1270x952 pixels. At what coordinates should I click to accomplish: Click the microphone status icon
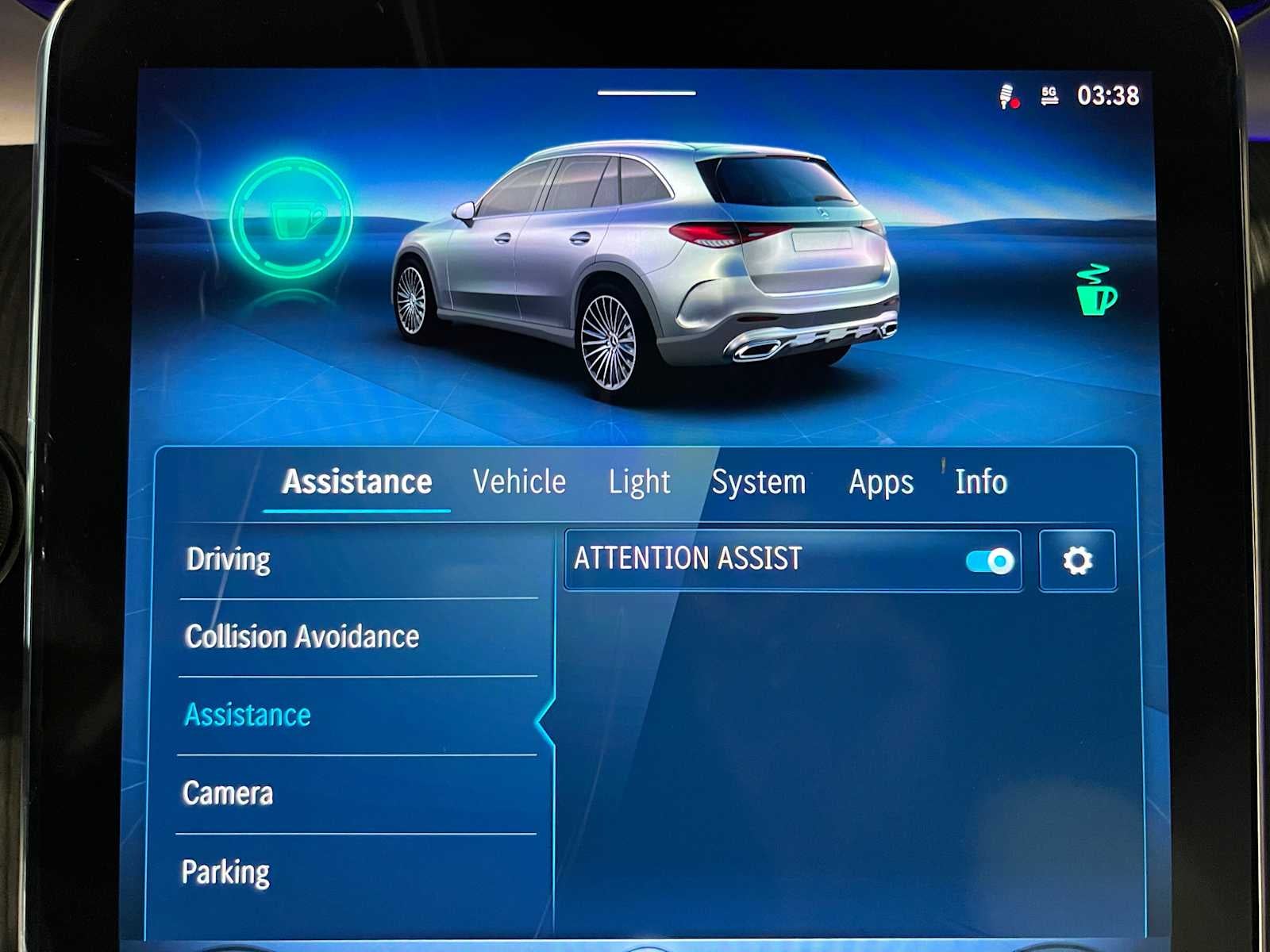click(x=1007, y=97)
